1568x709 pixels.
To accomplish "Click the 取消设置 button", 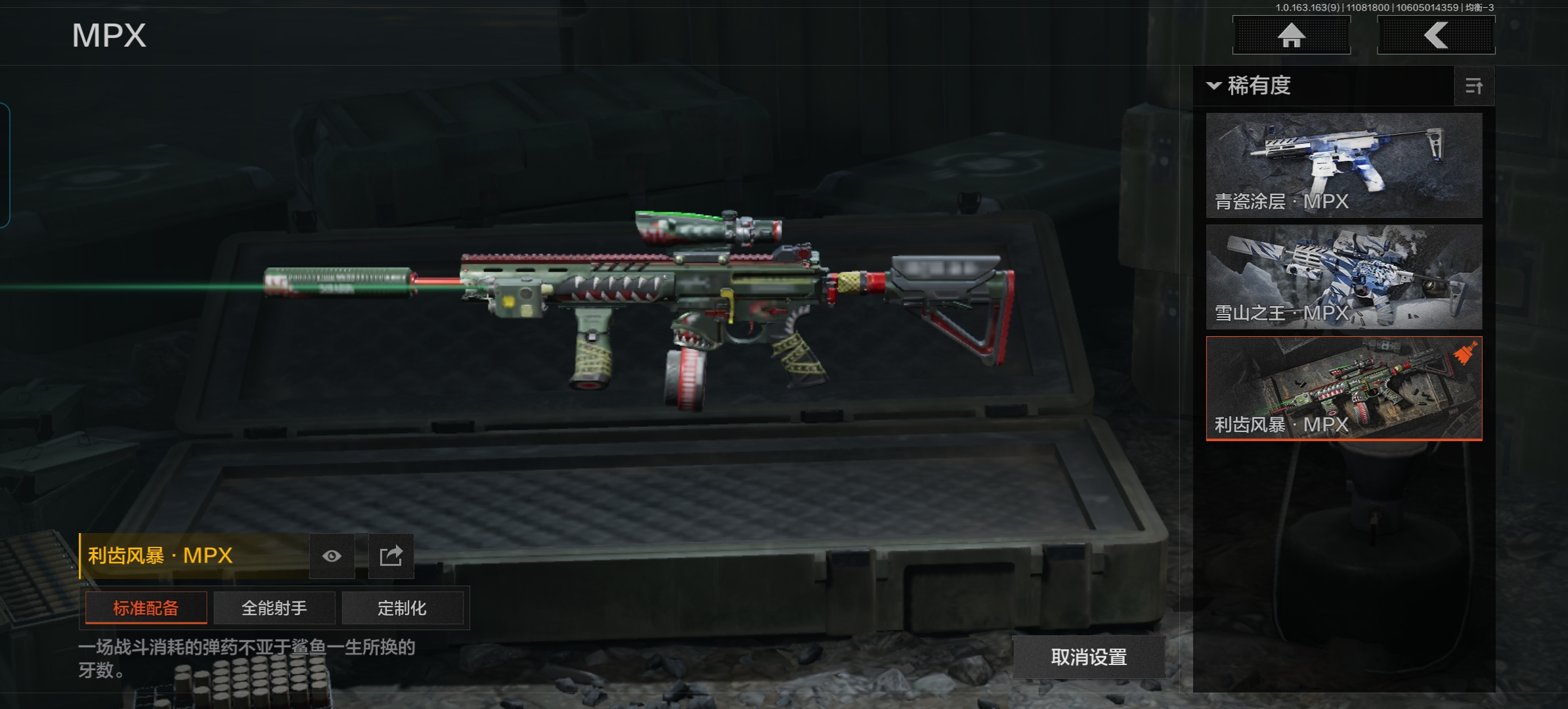I will pos(1089,656).
